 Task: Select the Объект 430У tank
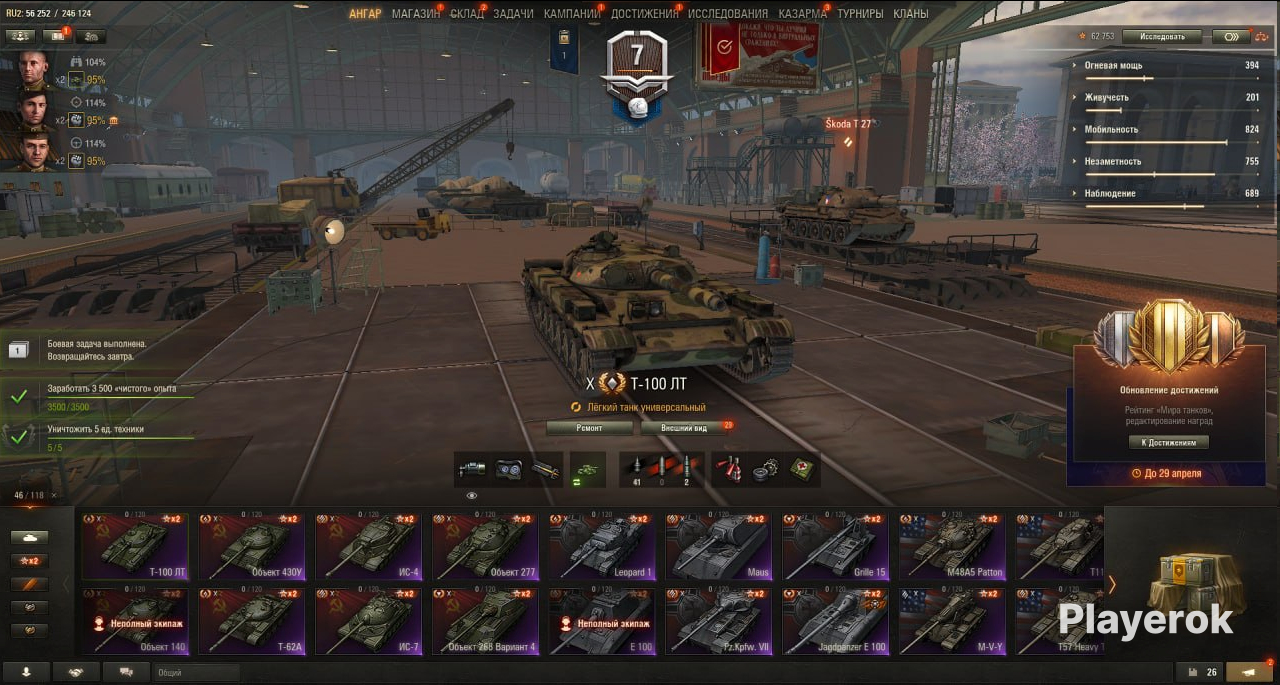[251, 546]
